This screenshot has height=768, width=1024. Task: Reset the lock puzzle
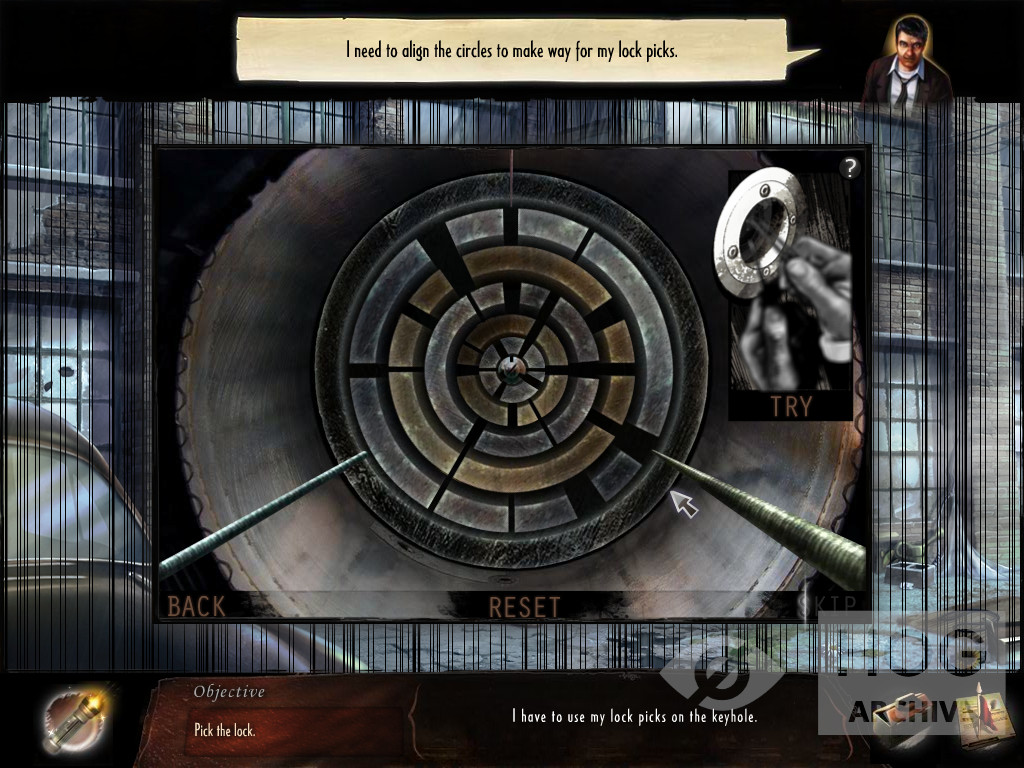click(524, 606)
